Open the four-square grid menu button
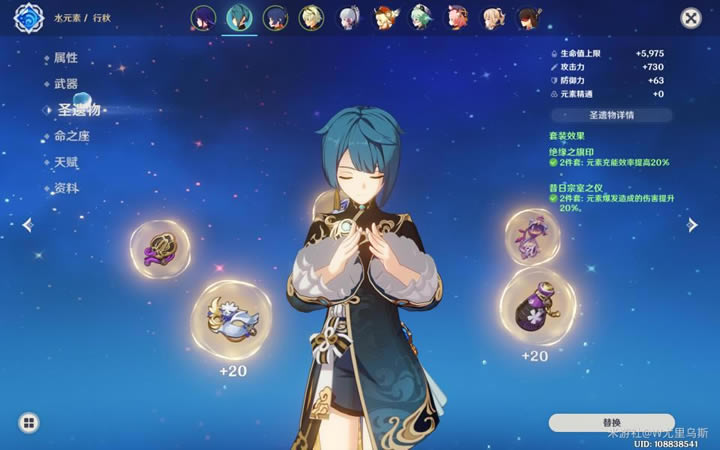 tap(28, 423)
